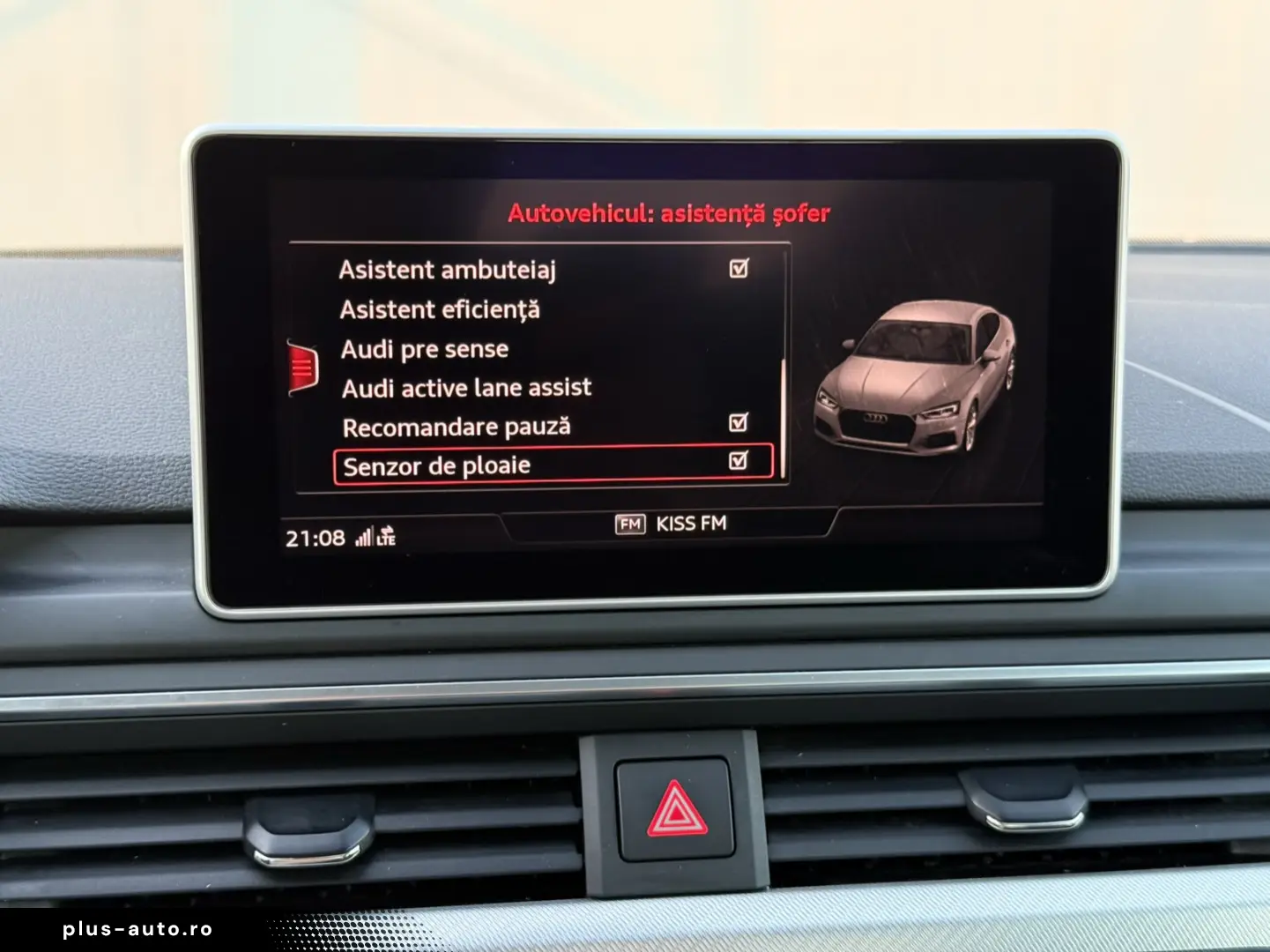Tap the clock display showing 21:08
Image resolution: width=1270 pixels, height=952 pixels.
[316, 536]
